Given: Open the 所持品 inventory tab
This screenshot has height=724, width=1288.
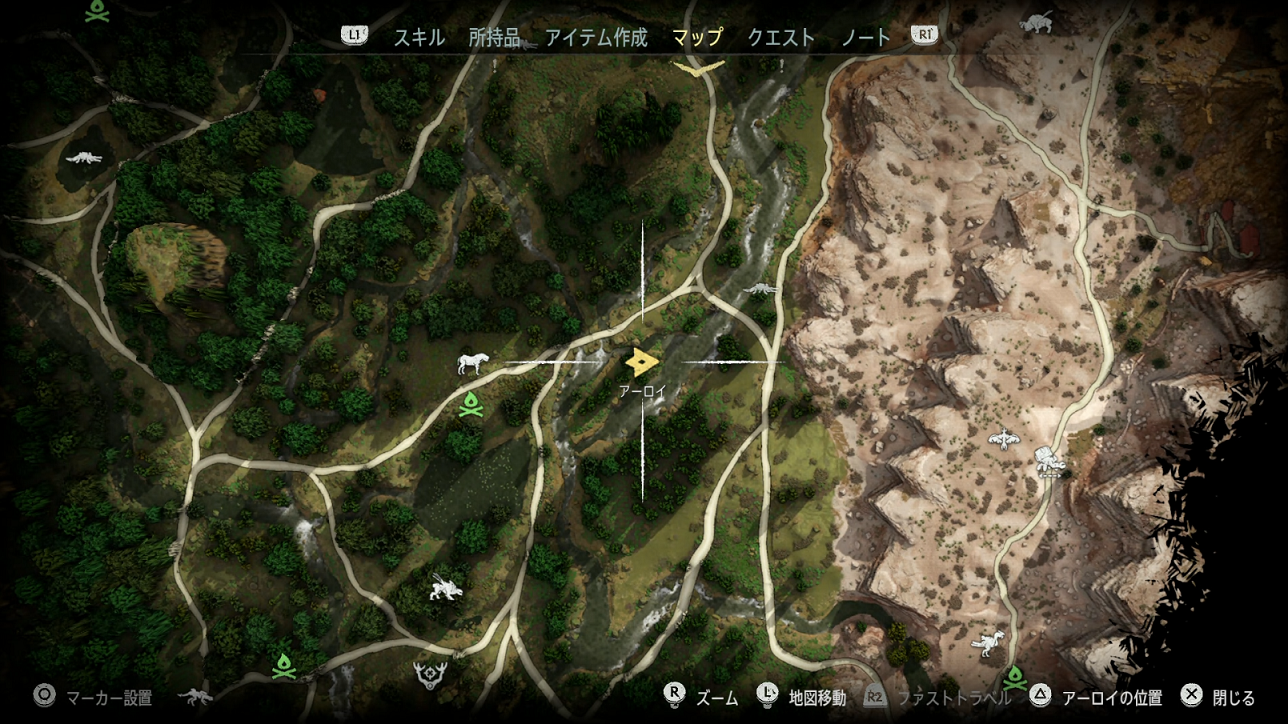Looking at the screenshot, I should click(494, 38).
